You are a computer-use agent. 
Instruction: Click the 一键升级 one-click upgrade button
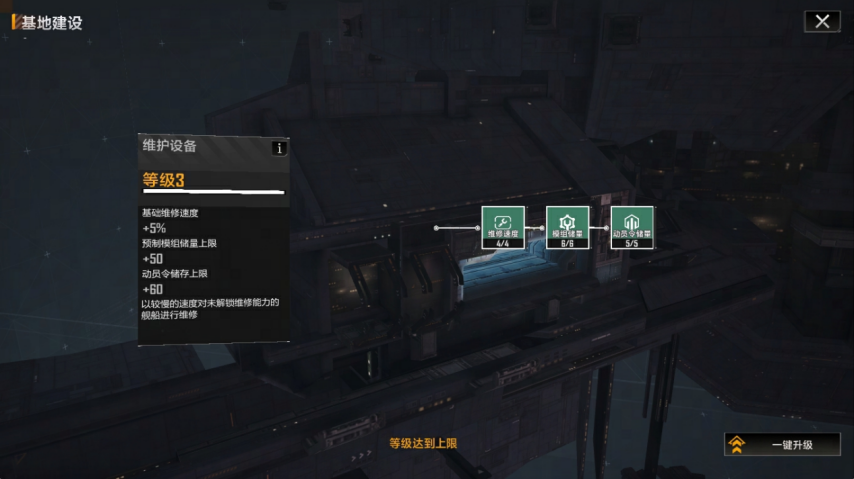782,444
